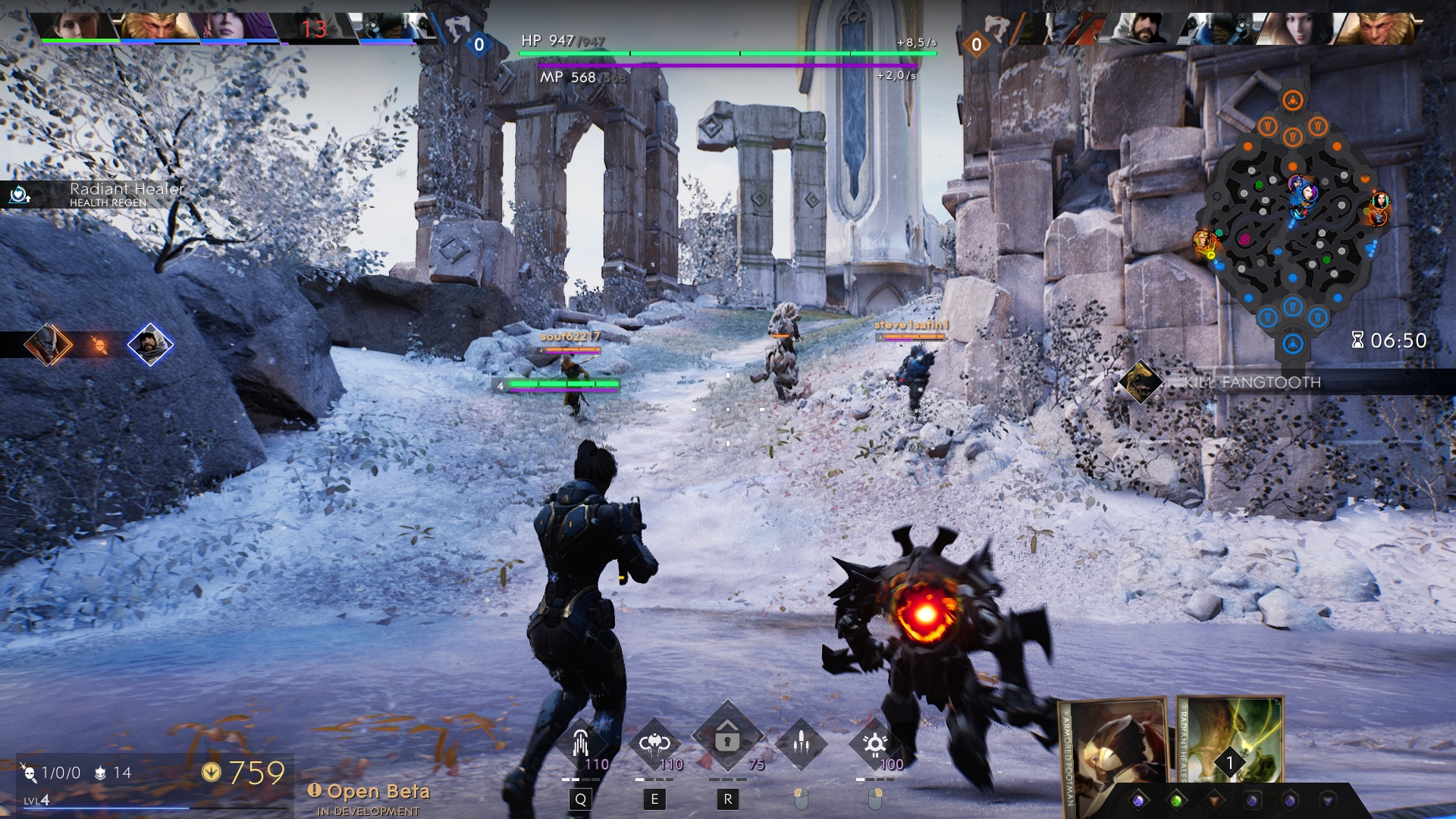Choose the Radiant Healer card
This screenshot has width=1456, height=819.
point(1229,739)
